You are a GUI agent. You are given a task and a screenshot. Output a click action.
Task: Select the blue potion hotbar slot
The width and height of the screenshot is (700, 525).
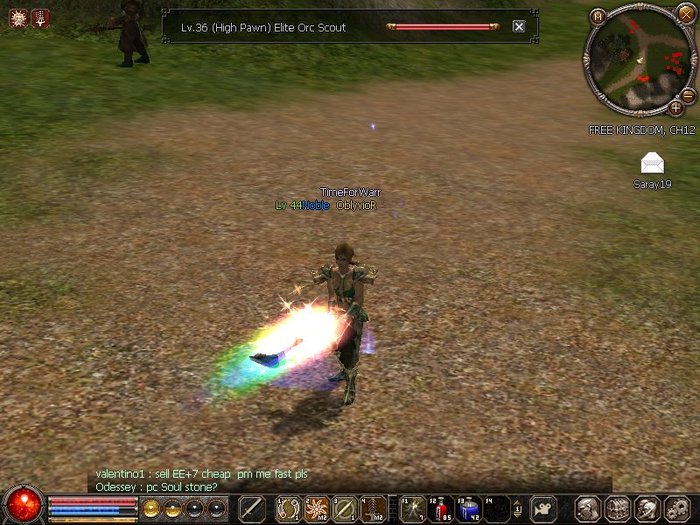coord(468,508)
